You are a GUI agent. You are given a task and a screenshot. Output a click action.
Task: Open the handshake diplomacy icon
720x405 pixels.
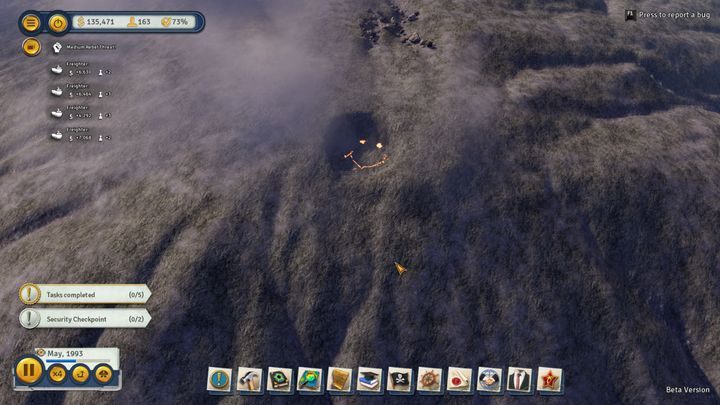click(x=490, y=379)
